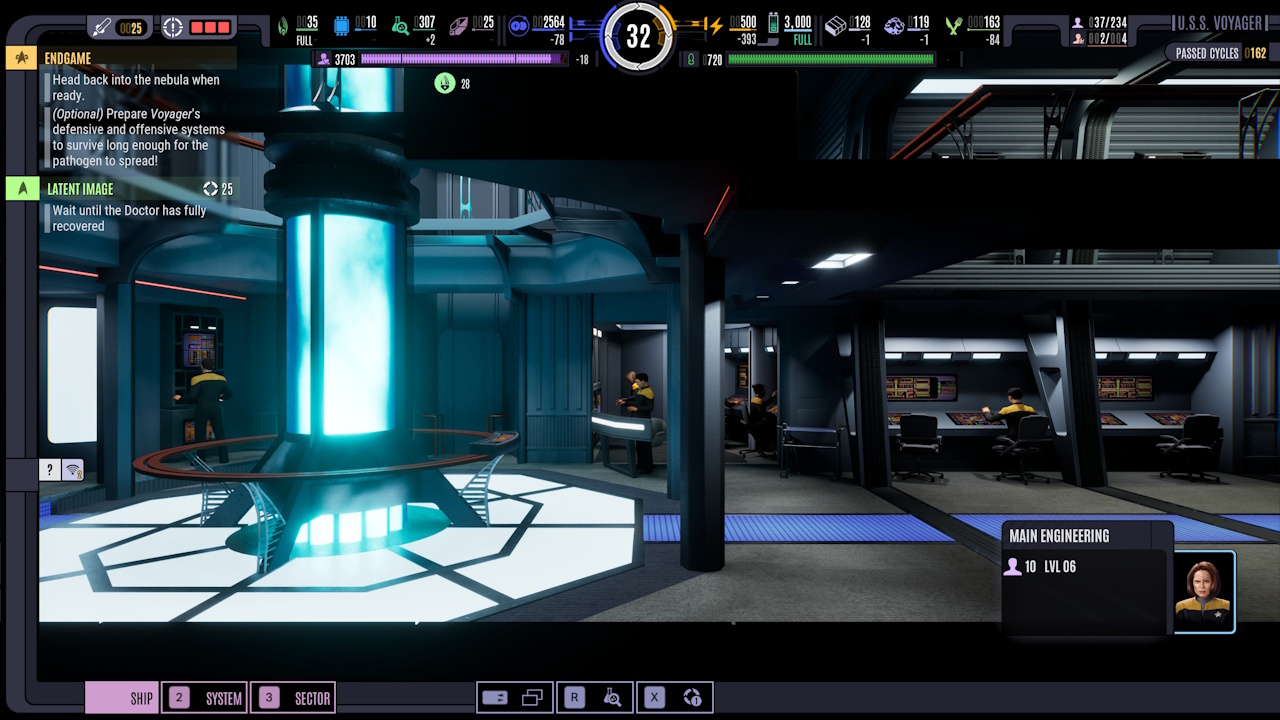Collapse the LATENT IMAGE objective panel
The height and width of the screenshot is (720, 1280).
pos(22,188)
